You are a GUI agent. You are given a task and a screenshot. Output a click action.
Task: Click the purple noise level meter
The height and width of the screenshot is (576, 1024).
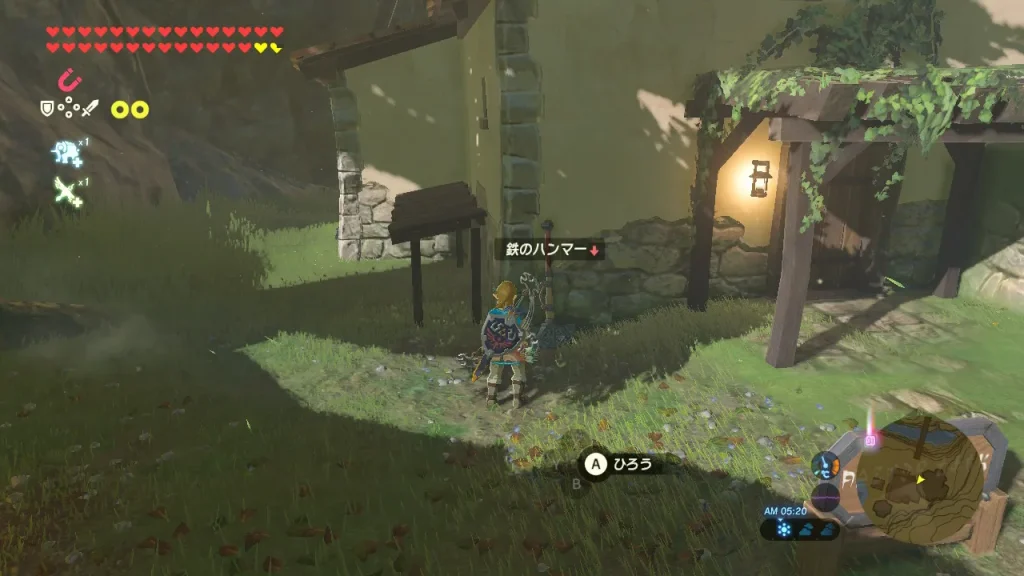[826, 497]
